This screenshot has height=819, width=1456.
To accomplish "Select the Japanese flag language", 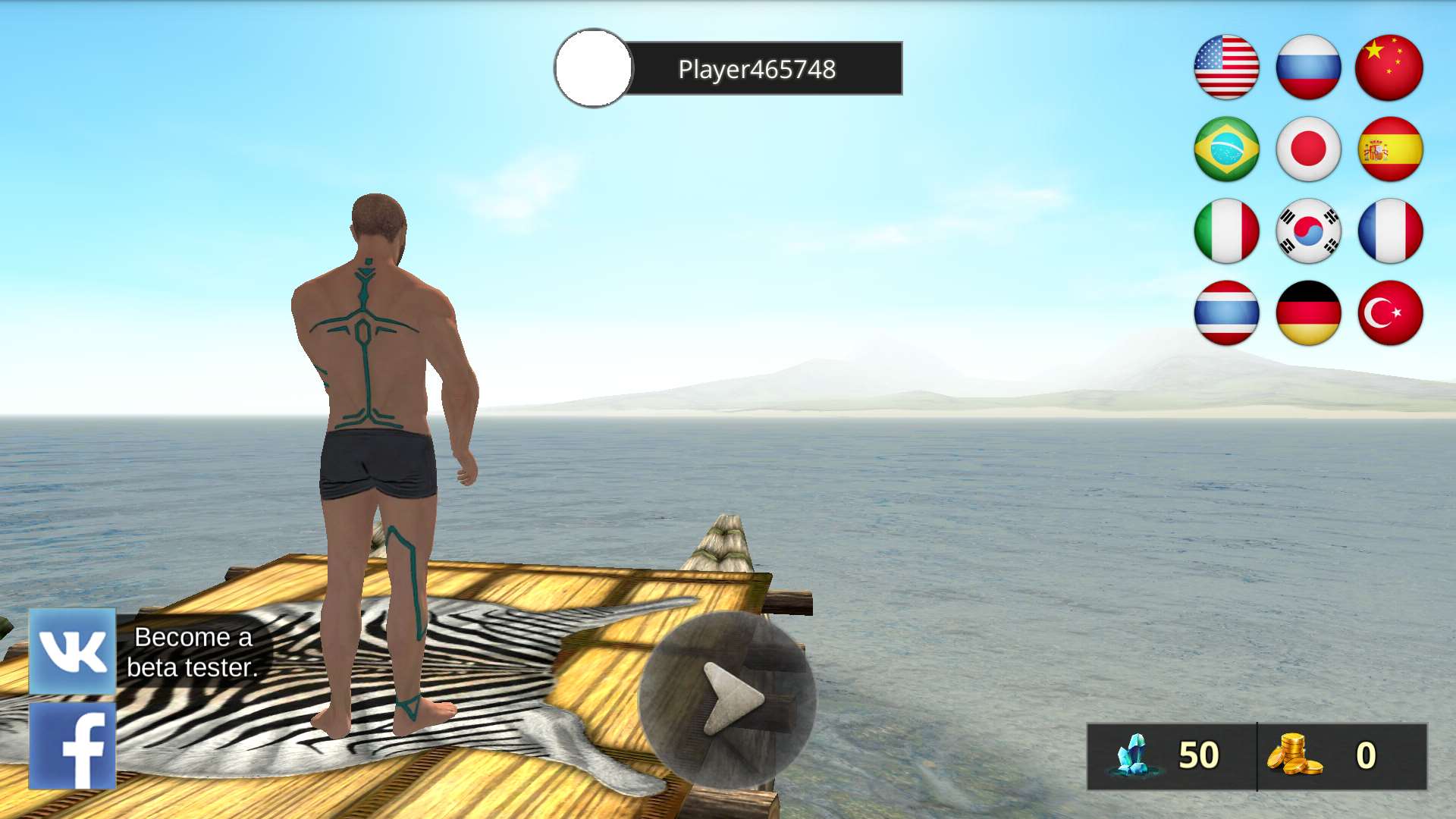I will point(1308,149).
